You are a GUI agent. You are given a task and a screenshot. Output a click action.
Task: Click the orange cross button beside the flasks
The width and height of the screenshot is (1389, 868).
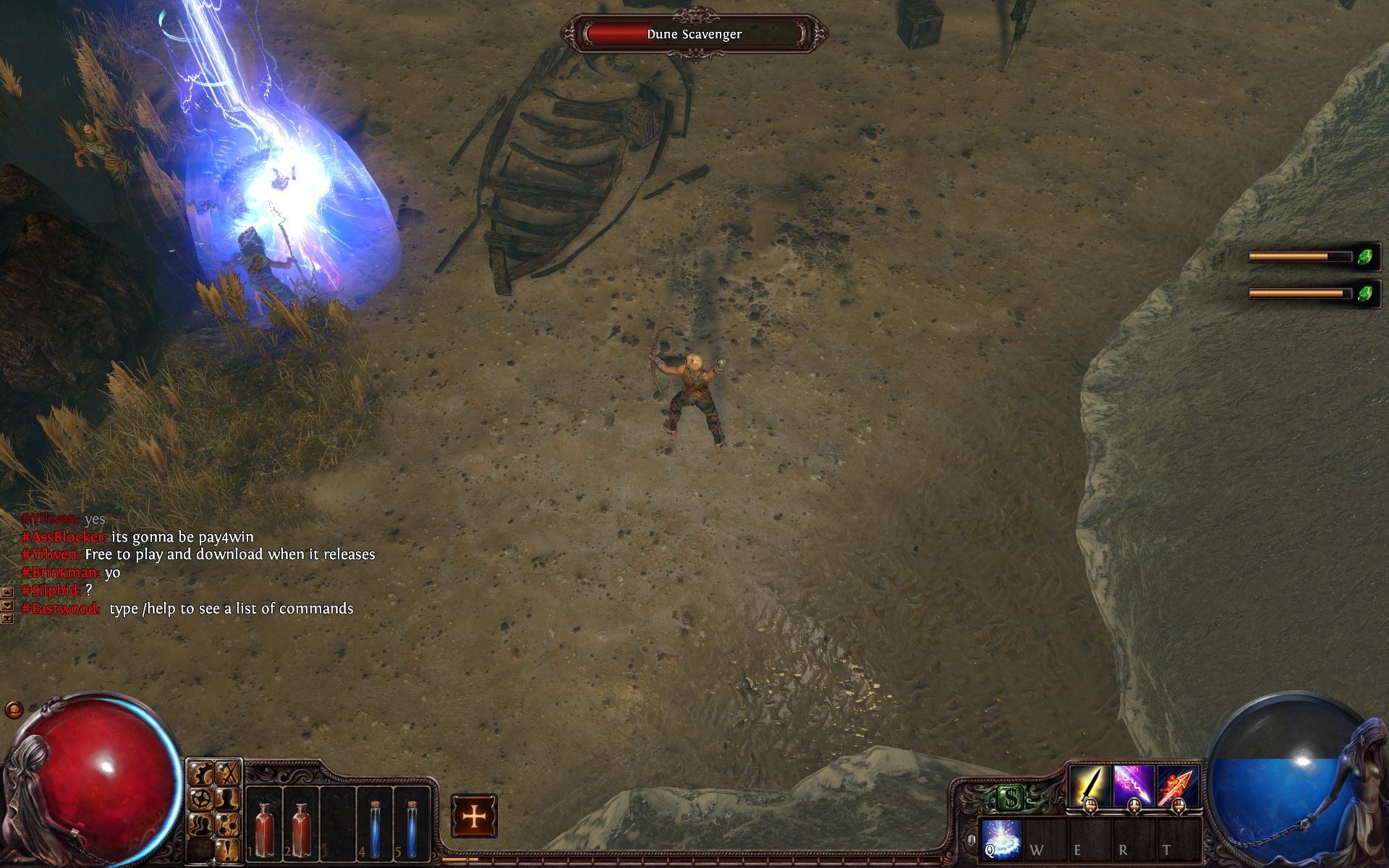tap(474, 817)
